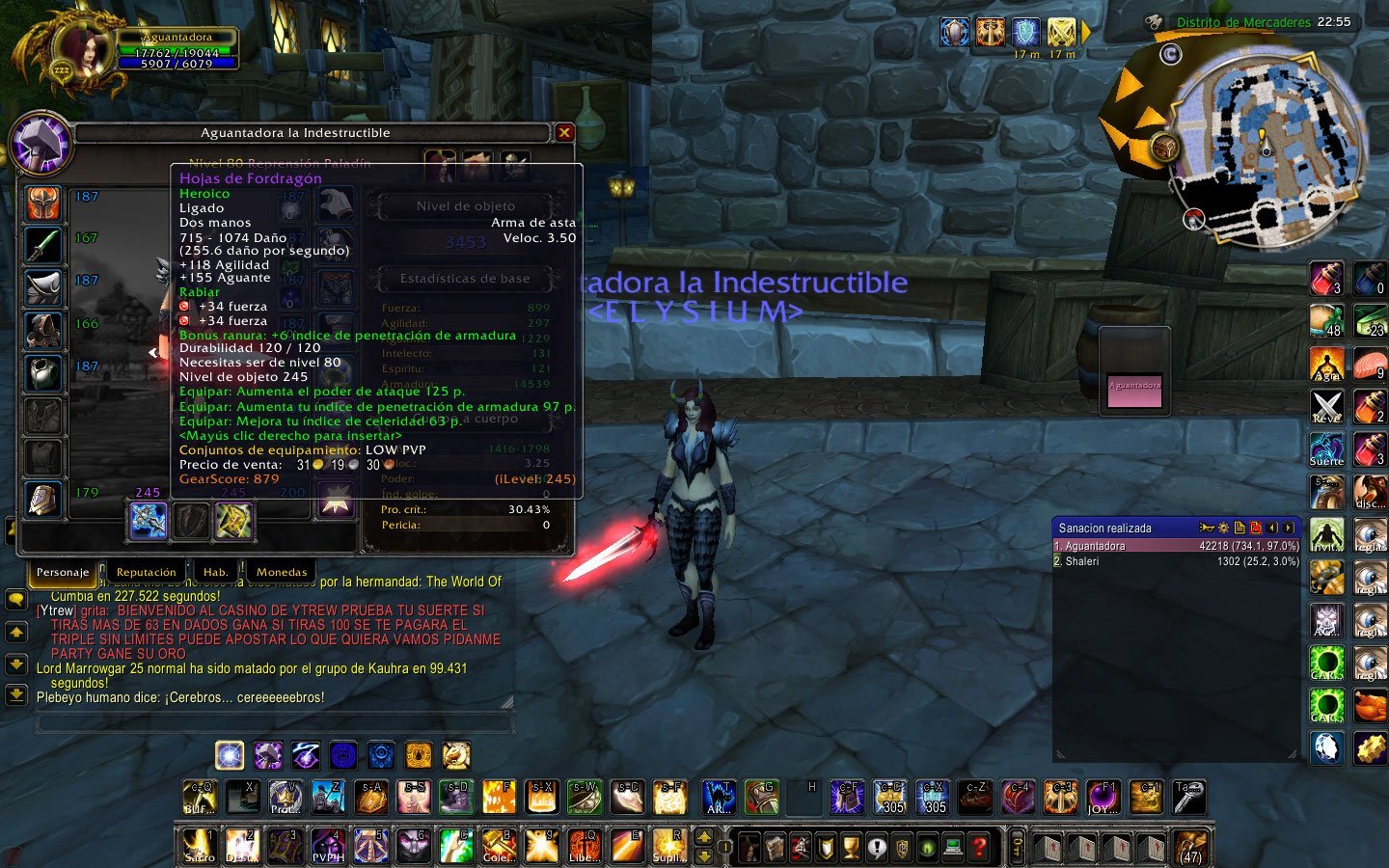Select the helmet equipment slot

(x=43, y=203)
